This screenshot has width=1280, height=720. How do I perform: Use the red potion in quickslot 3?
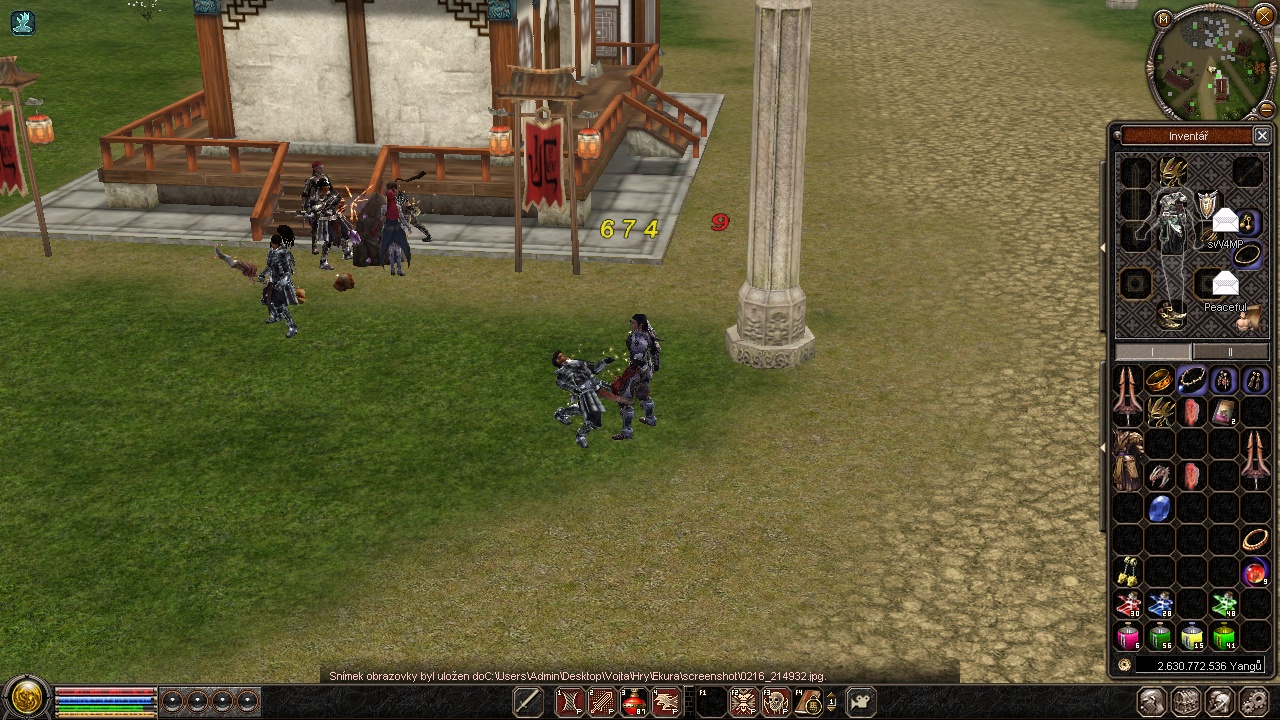(633, 702)
